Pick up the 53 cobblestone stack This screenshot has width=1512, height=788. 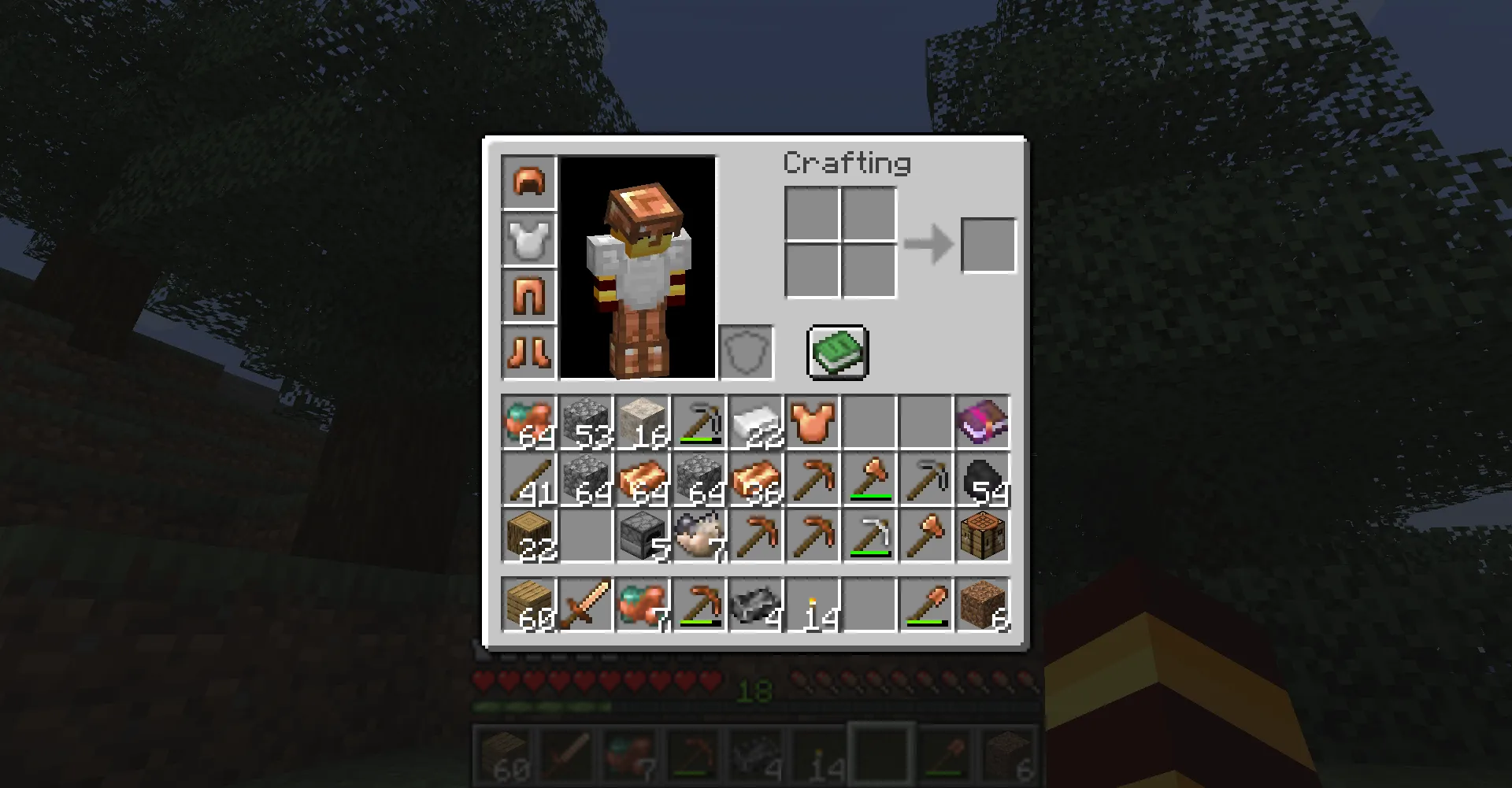(x=584, y=423)
